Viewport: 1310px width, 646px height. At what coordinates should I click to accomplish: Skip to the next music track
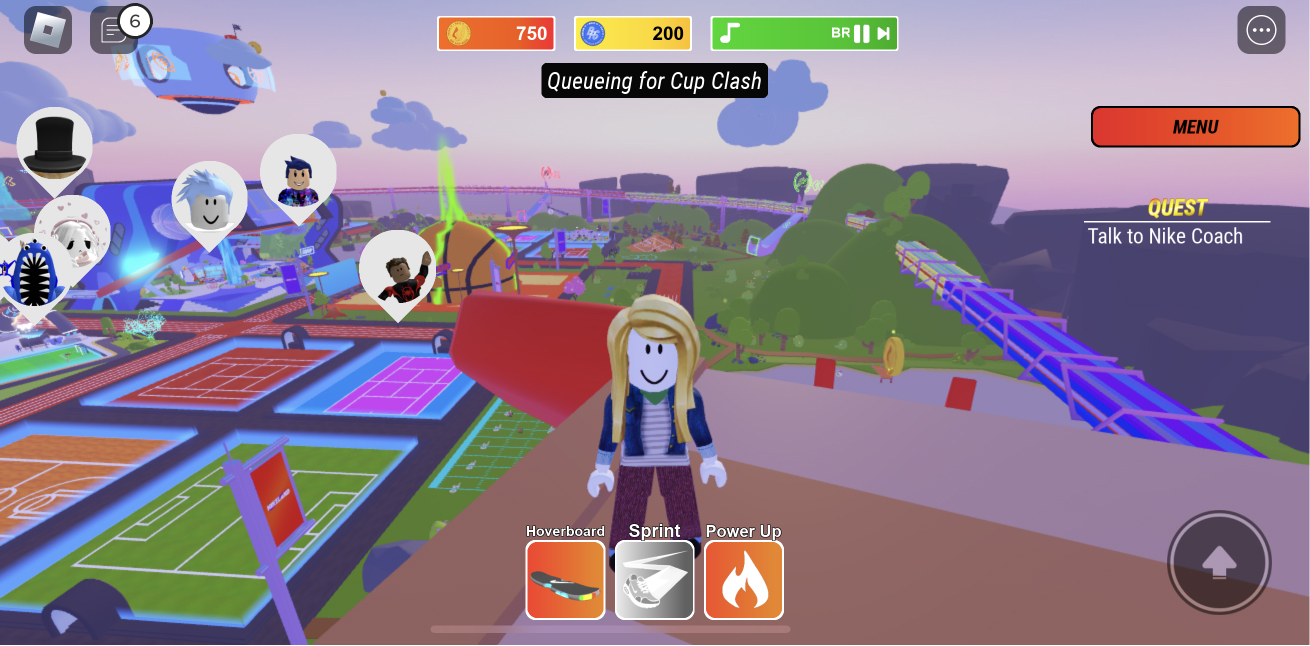click(x=884, y=34)
